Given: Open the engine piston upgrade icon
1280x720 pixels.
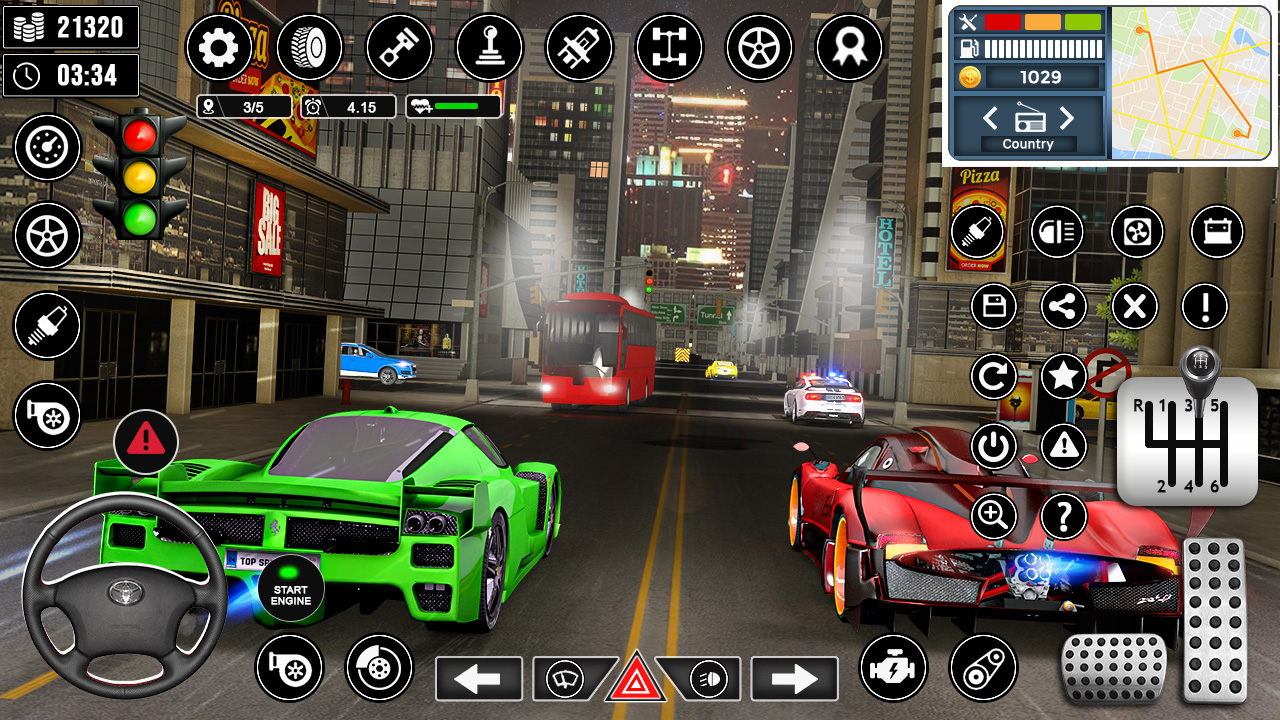Looking at the screenshot, I should (399, 47).
